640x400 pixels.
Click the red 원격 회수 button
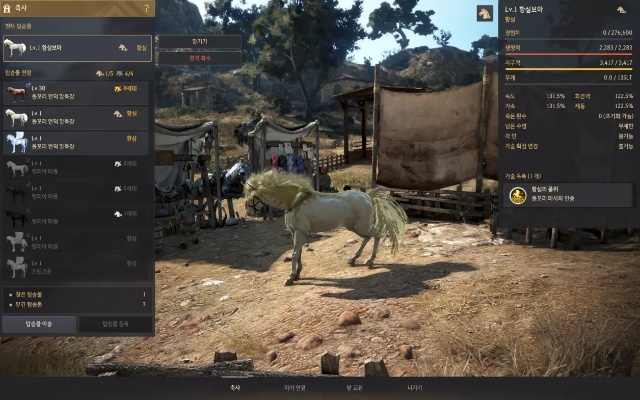pos(199,58)
